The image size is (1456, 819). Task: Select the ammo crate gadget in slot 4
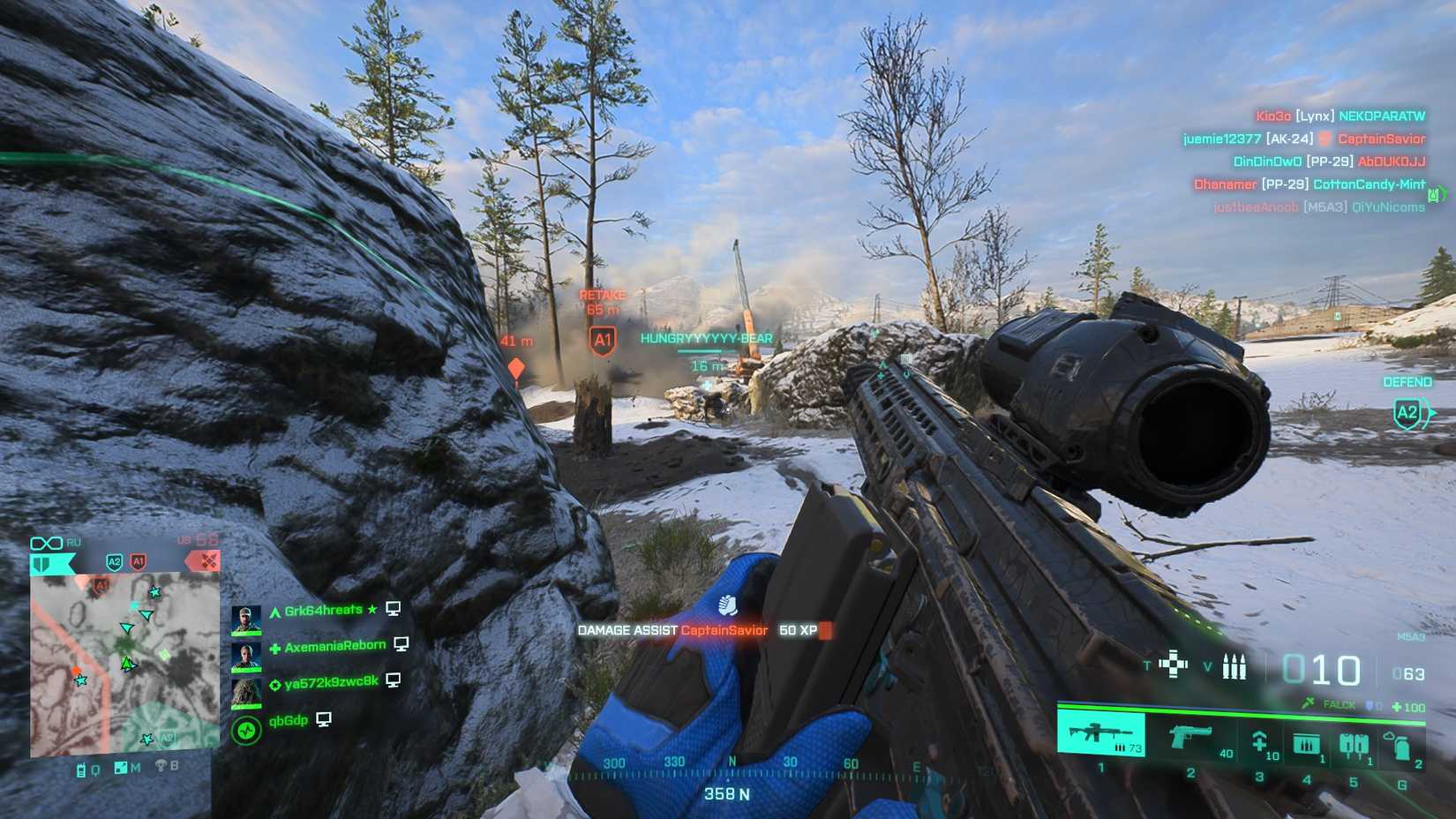[x=1306, y=745]
